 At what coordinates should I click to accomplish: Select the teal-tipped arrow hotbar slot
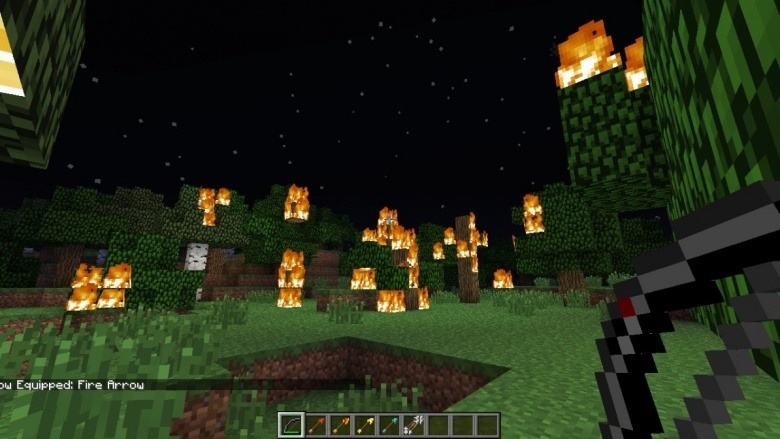[389, 425]
